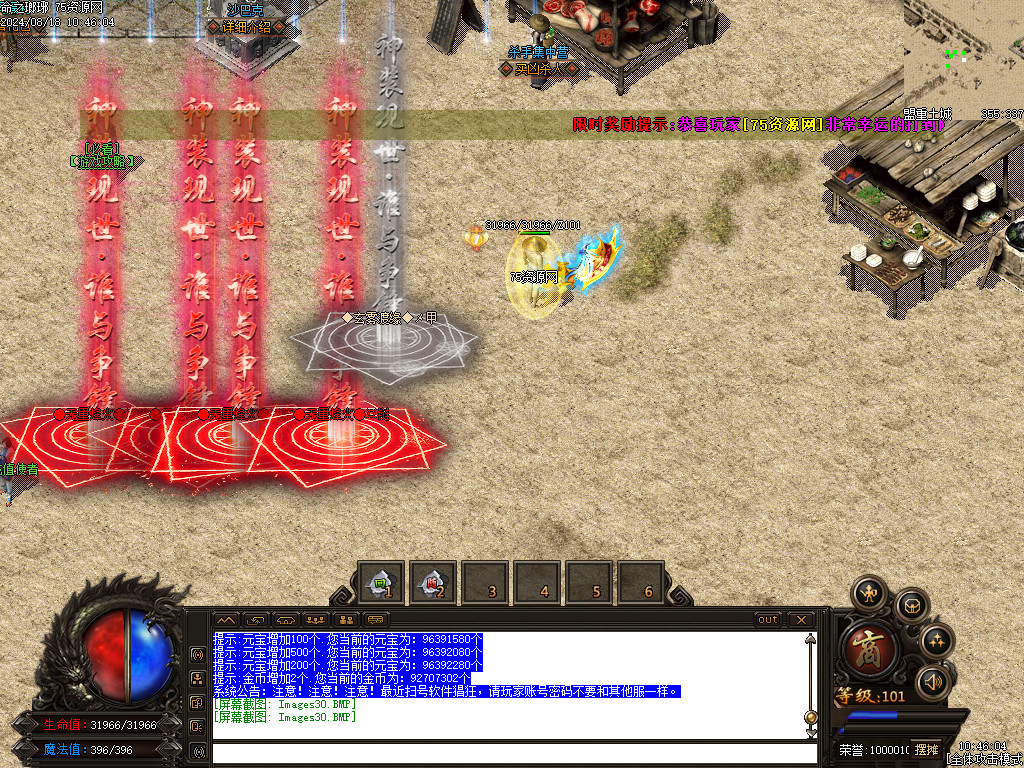Click the chat scrollbar handle
Viewport: 1024px width, 768px height.
coord(810,716)
